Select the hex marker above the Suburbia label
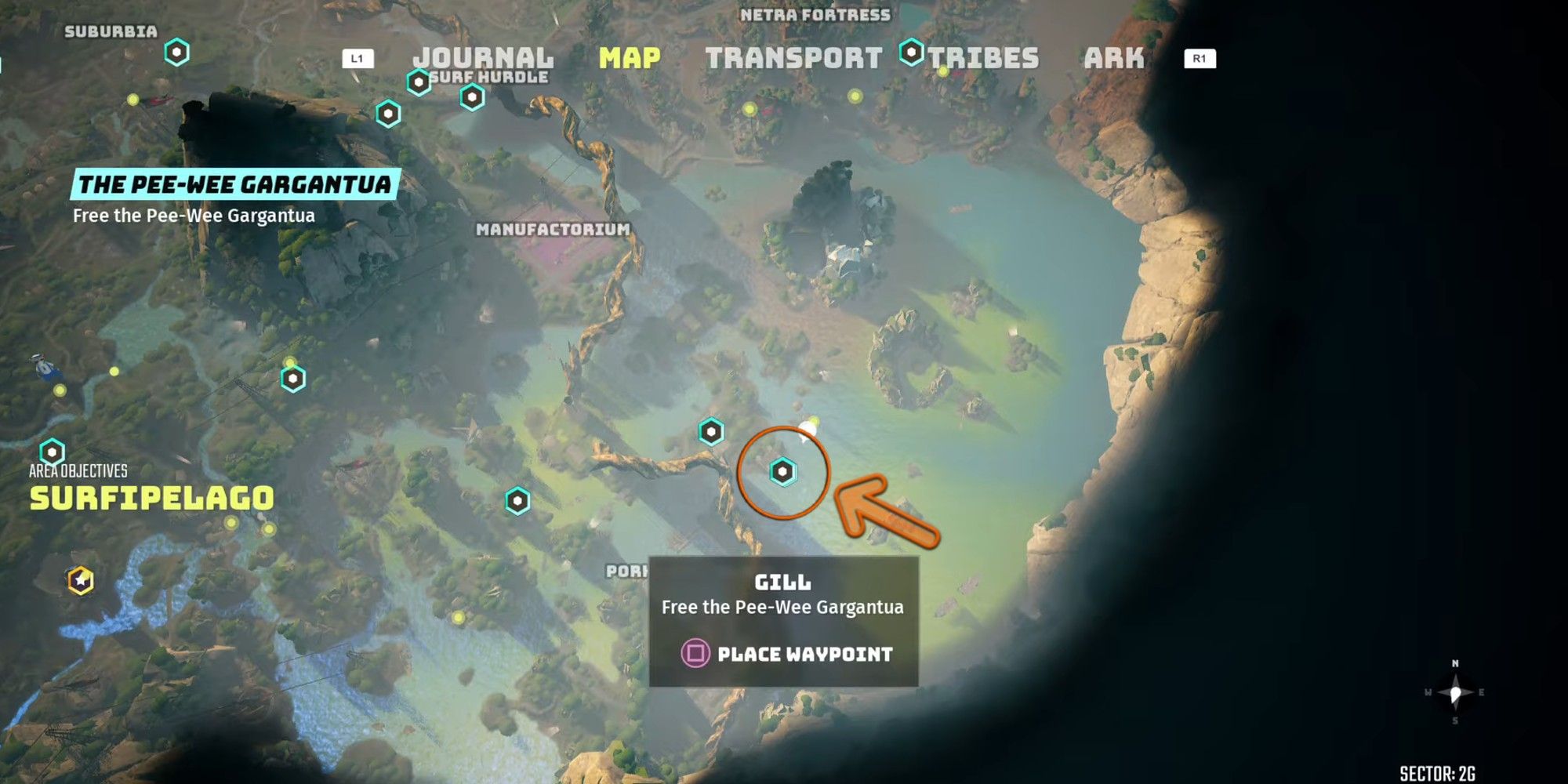This screenshot has height=784, width=1568. tap(177, 53)
